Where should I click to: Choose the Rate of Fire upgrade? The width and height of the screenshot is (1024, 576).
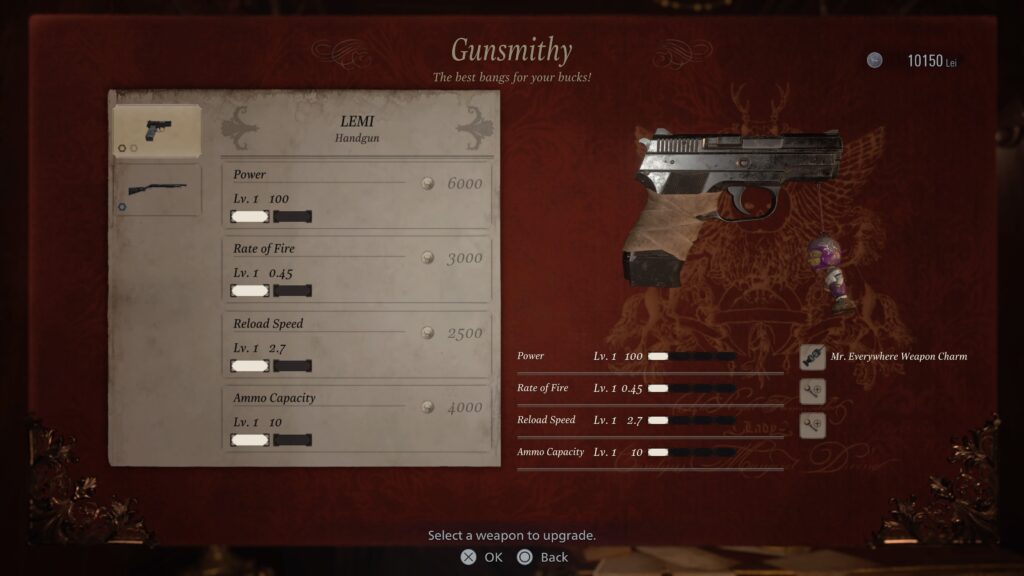357,268
